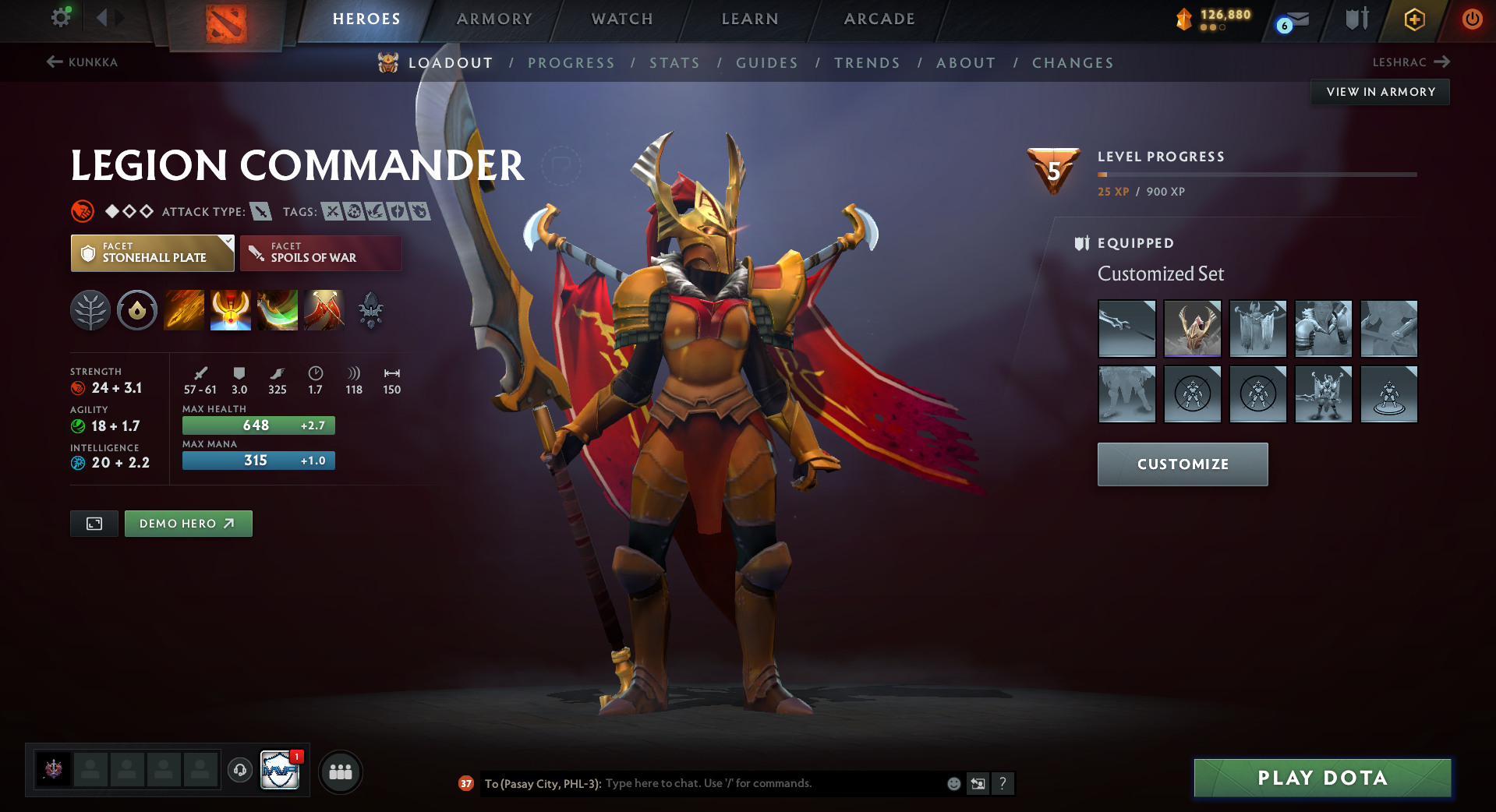Switch to the Watch section
Viewport: 1496px width, 812px height.
point(622,19)
